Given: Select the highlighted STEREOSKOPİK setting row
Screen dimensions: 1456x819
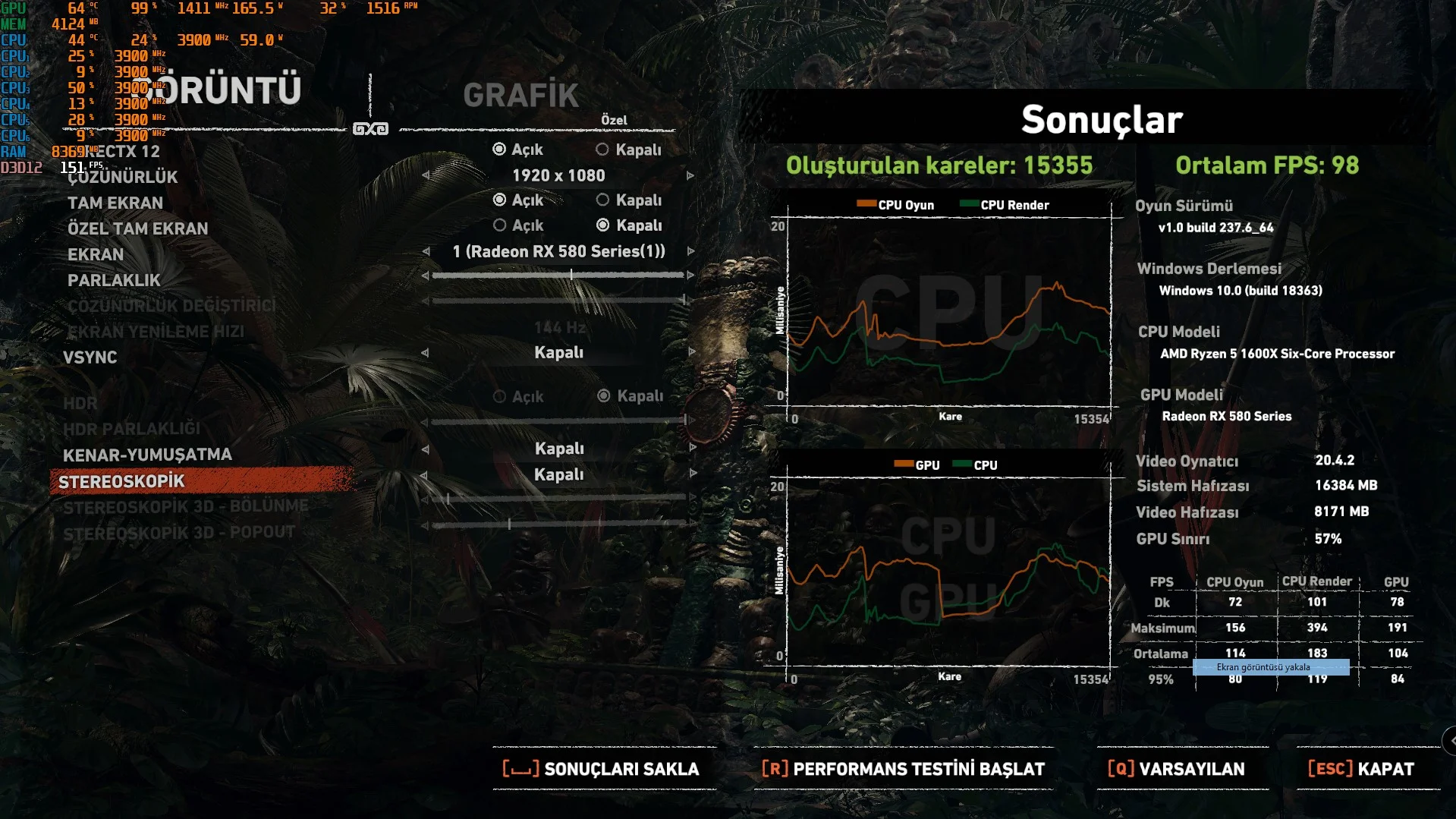Looking at the screenshot, I should tap(125, 480).
